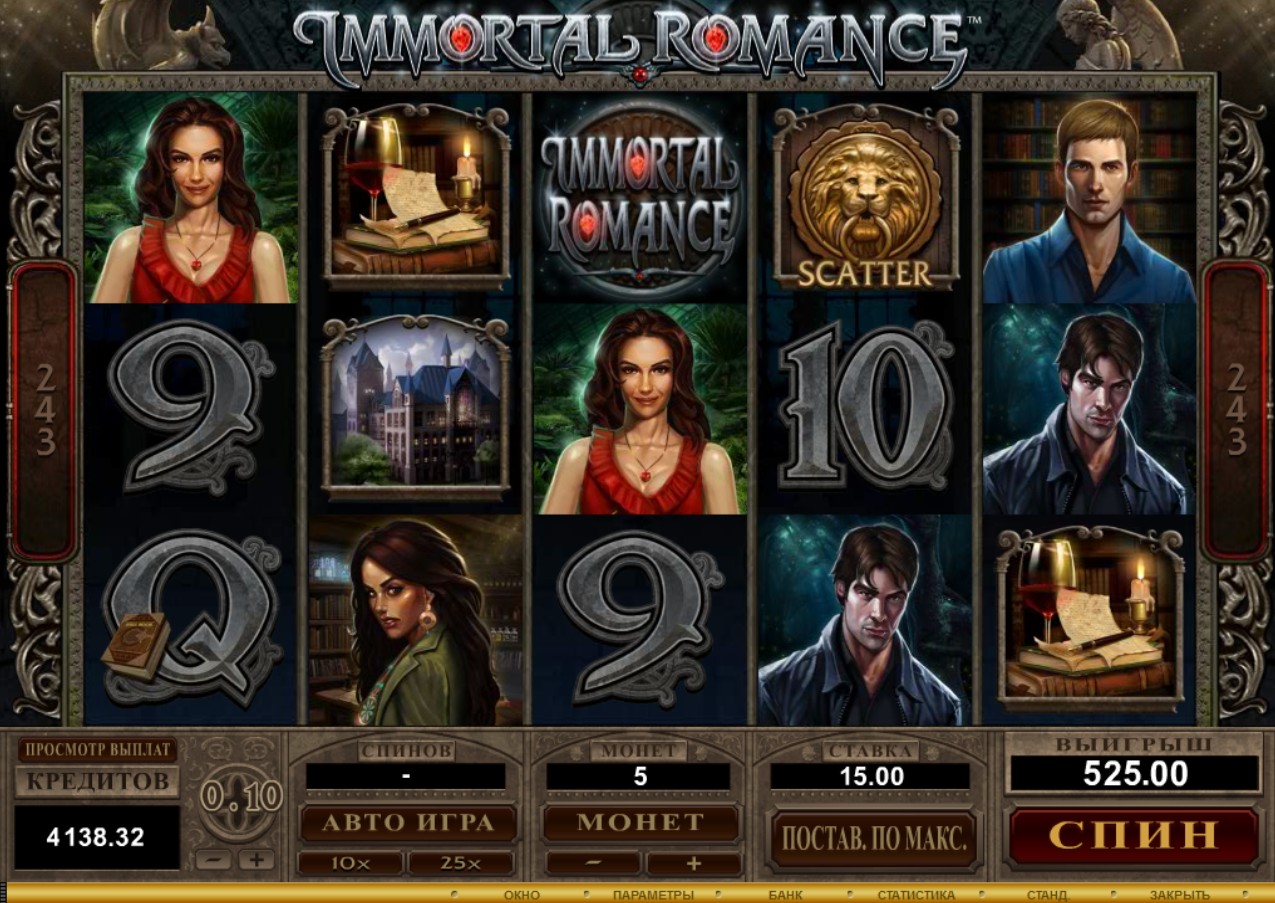Open the ОКНО window menu
Image resolution: width=1275 pixels, height=903 pixels.
pyautogui.click(x=521, y=895)
